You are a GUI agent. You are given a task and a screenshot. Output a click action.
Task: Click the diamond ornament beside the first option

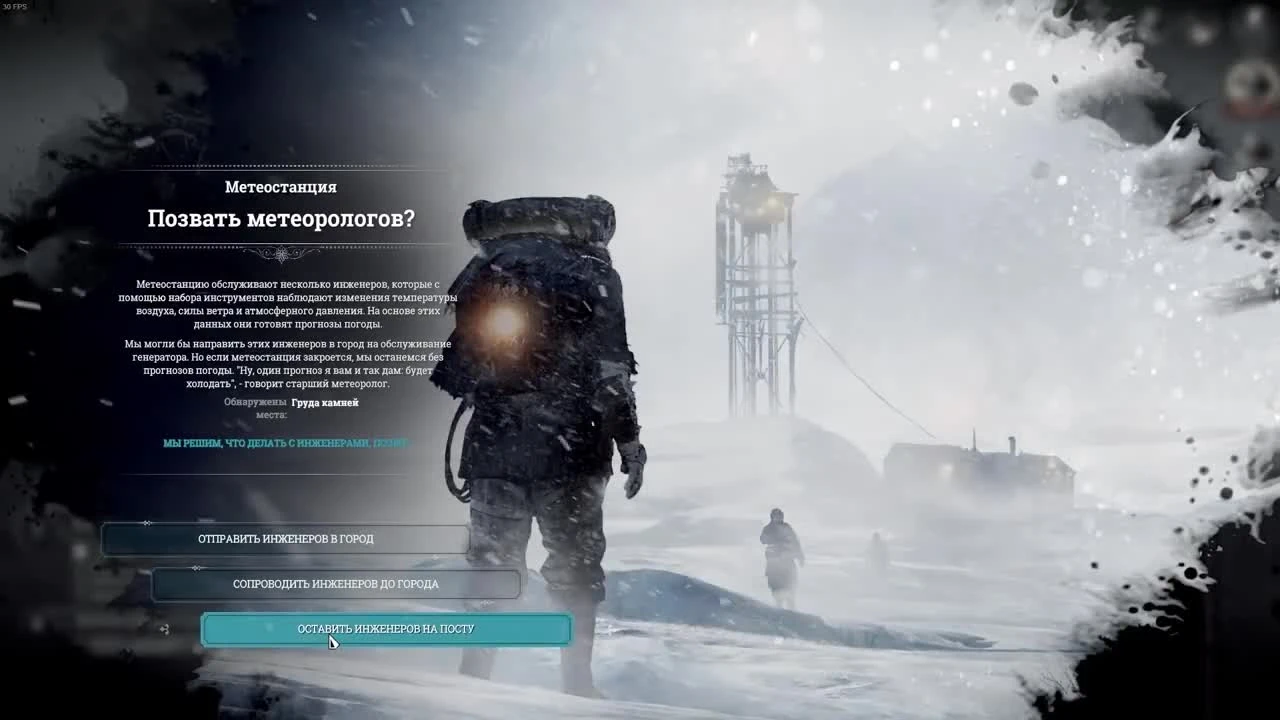[147, 523]
